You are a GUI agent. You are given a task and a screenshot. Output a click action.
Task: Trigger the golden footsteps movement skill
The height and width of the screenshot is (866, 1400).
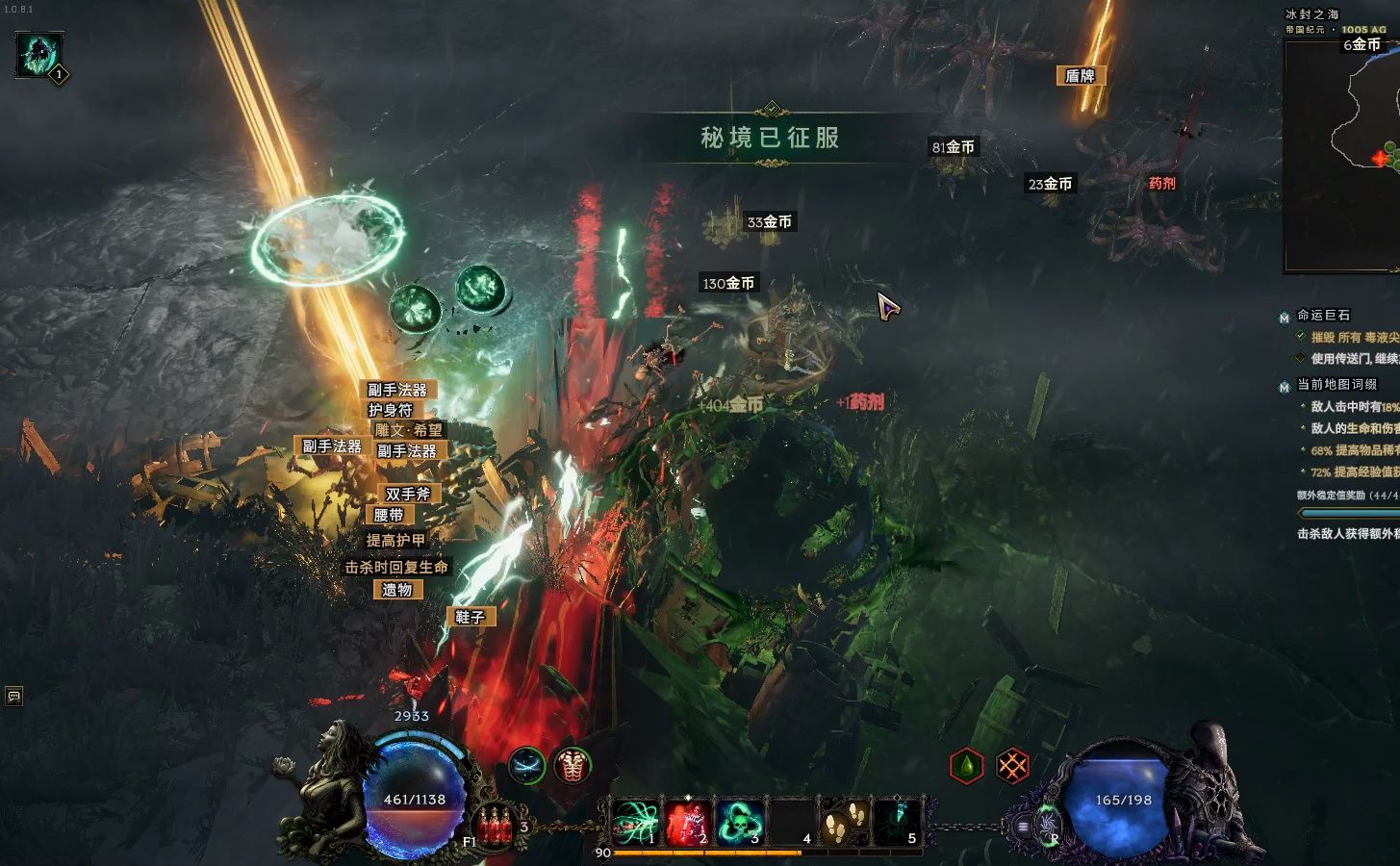pyautogui.click(x=844, y=823)
